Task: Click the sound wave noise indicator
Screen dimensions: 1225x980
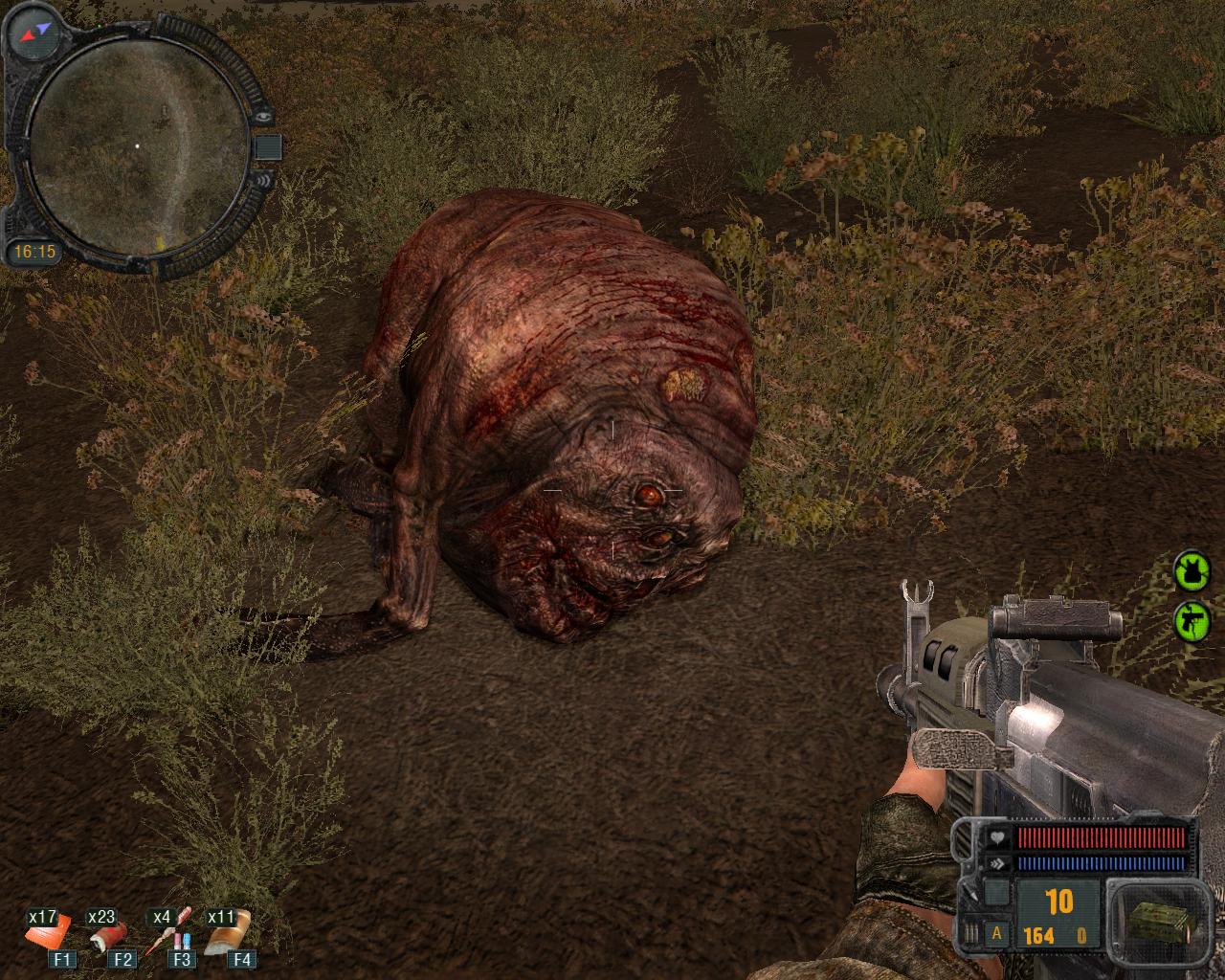Action: [x=265, y=178]
